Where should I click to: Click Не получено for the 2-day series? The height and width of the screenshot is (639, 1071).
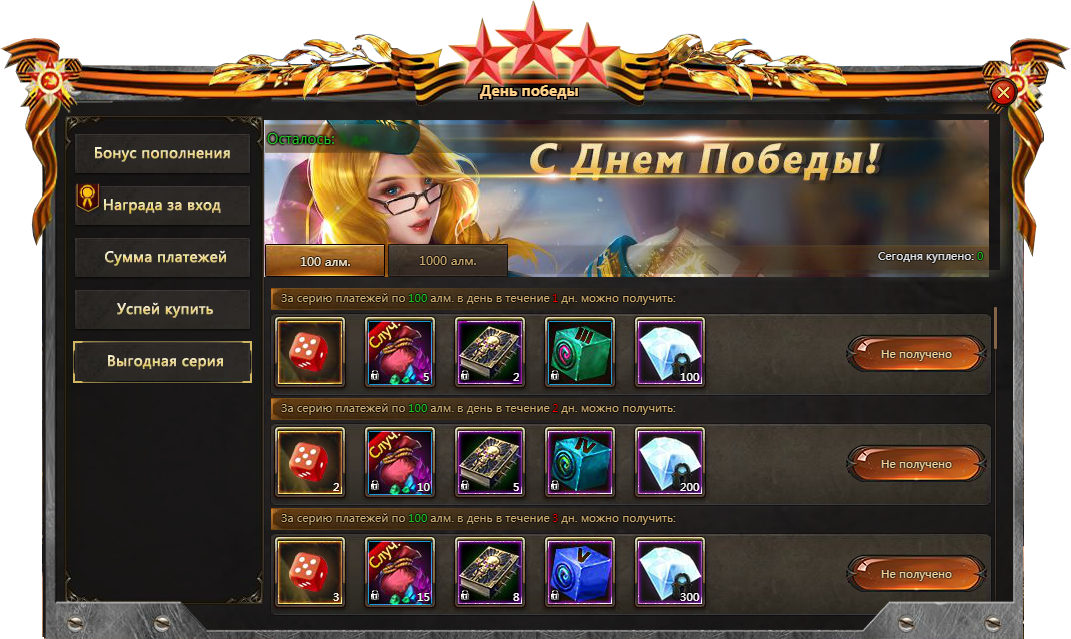click(x=915, y=464)
